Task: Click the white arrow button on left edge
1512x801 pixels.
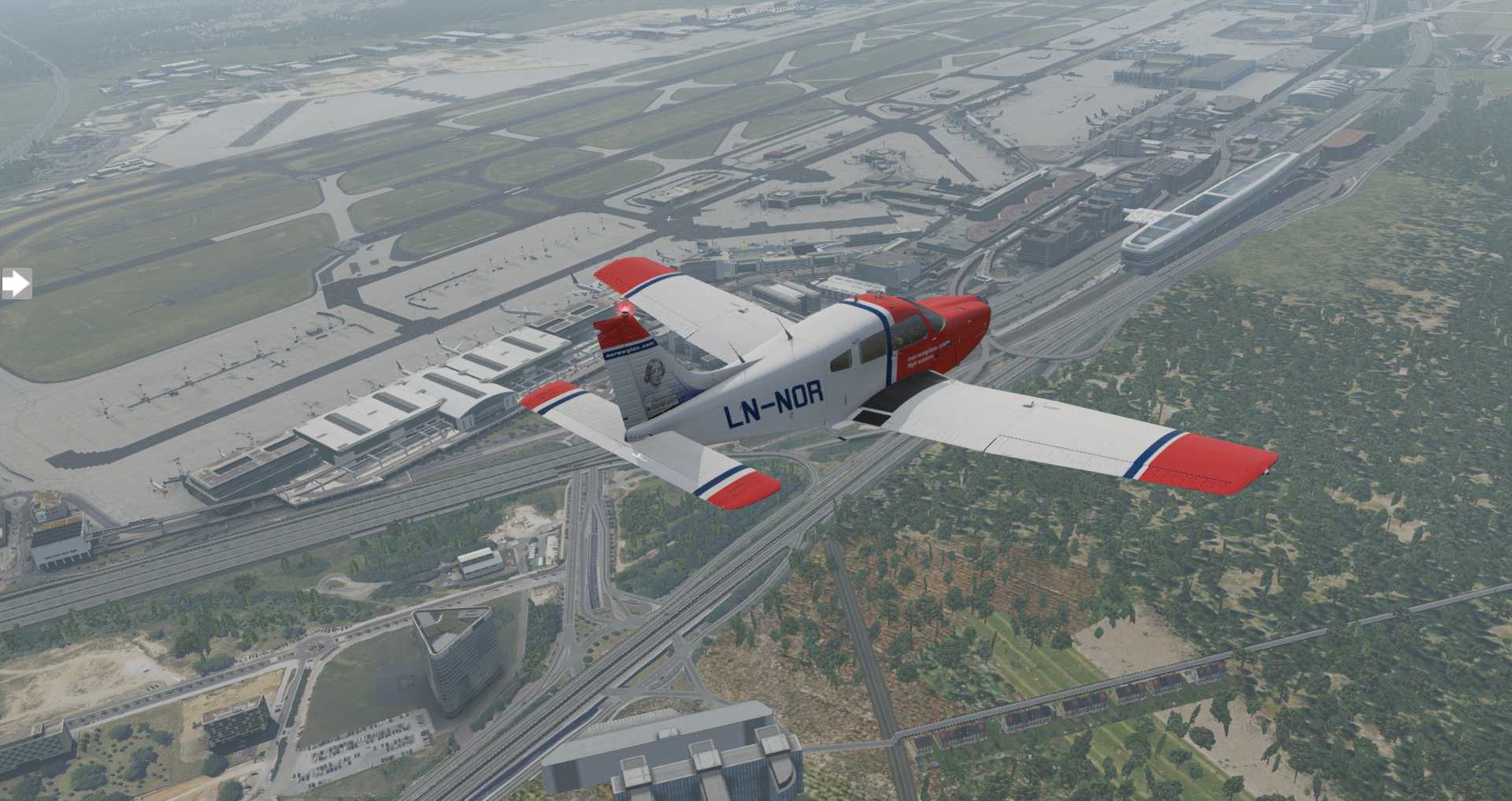Action: pos(15,284)
